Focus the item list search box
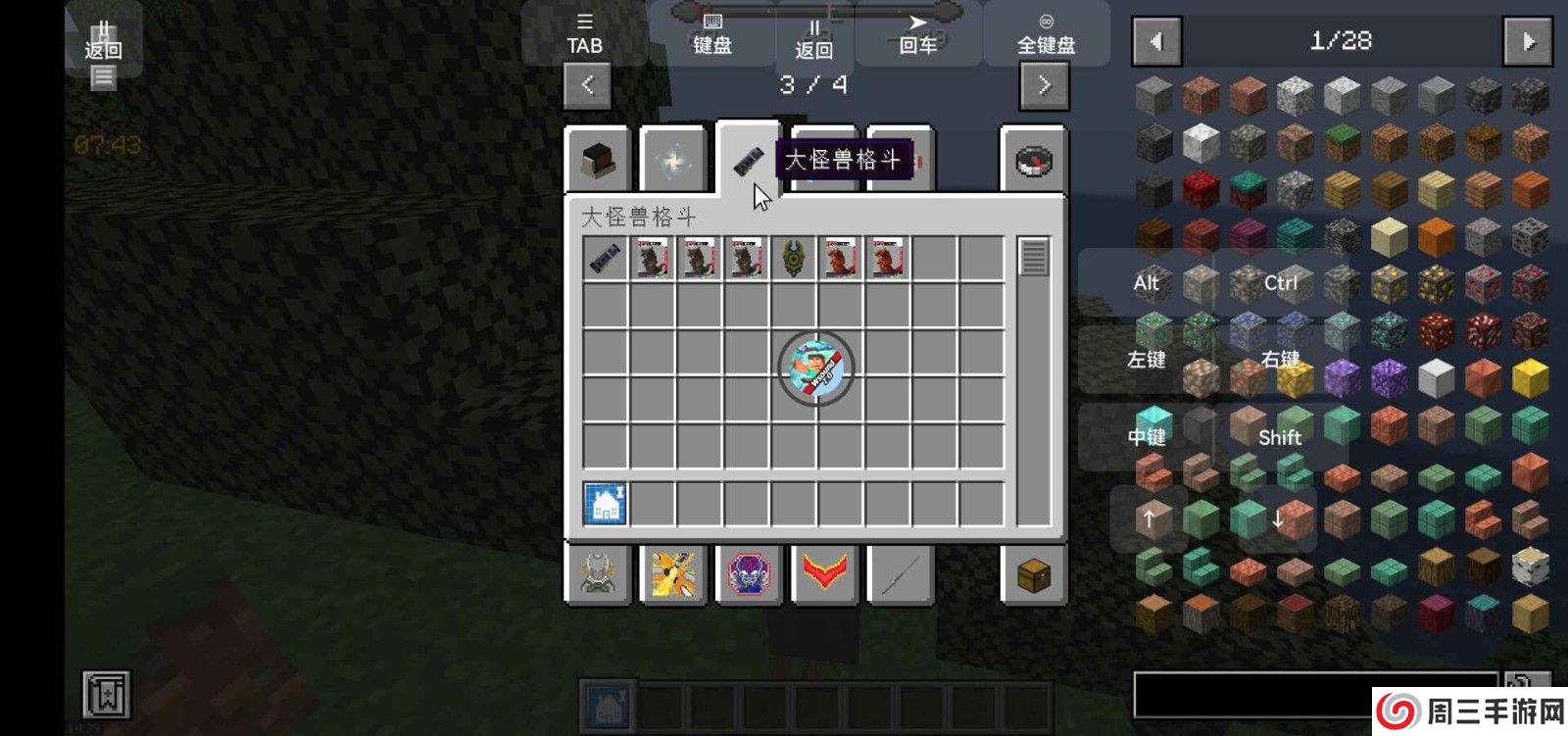This screenshot has height=736, width=1568. (1313, 694)
